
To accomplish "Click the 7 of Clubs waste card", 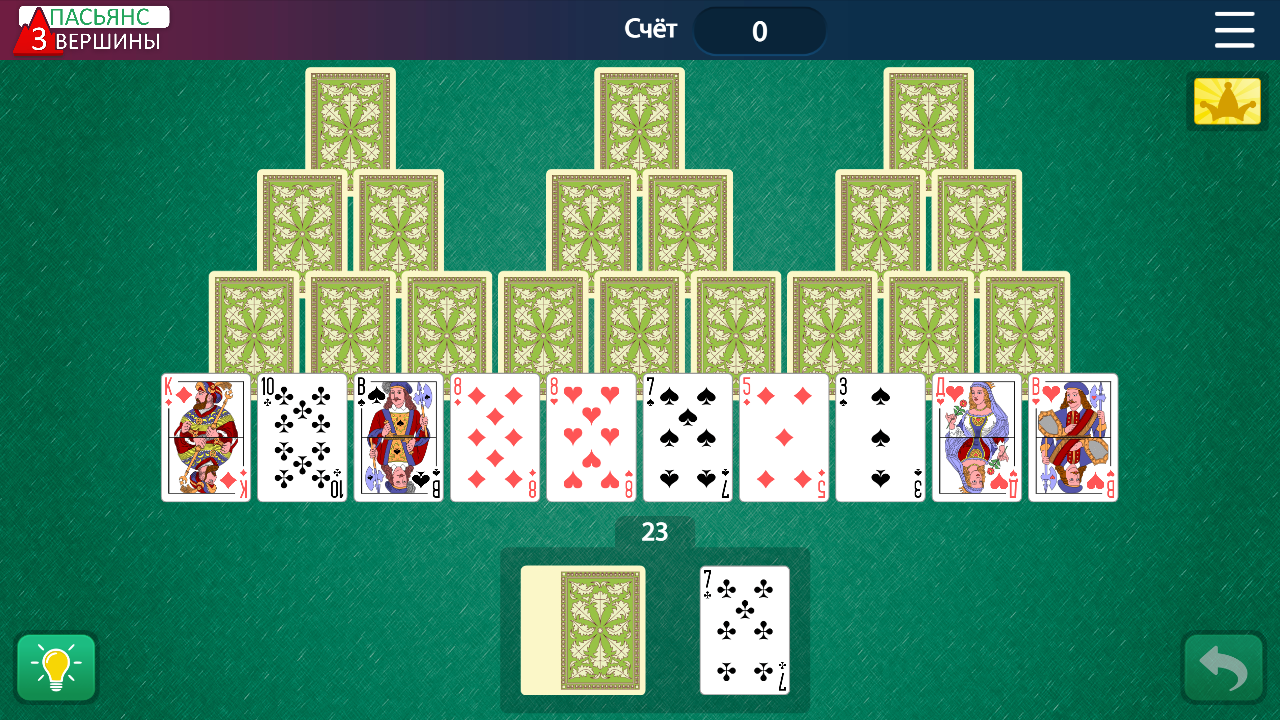I will click(746, 630).
